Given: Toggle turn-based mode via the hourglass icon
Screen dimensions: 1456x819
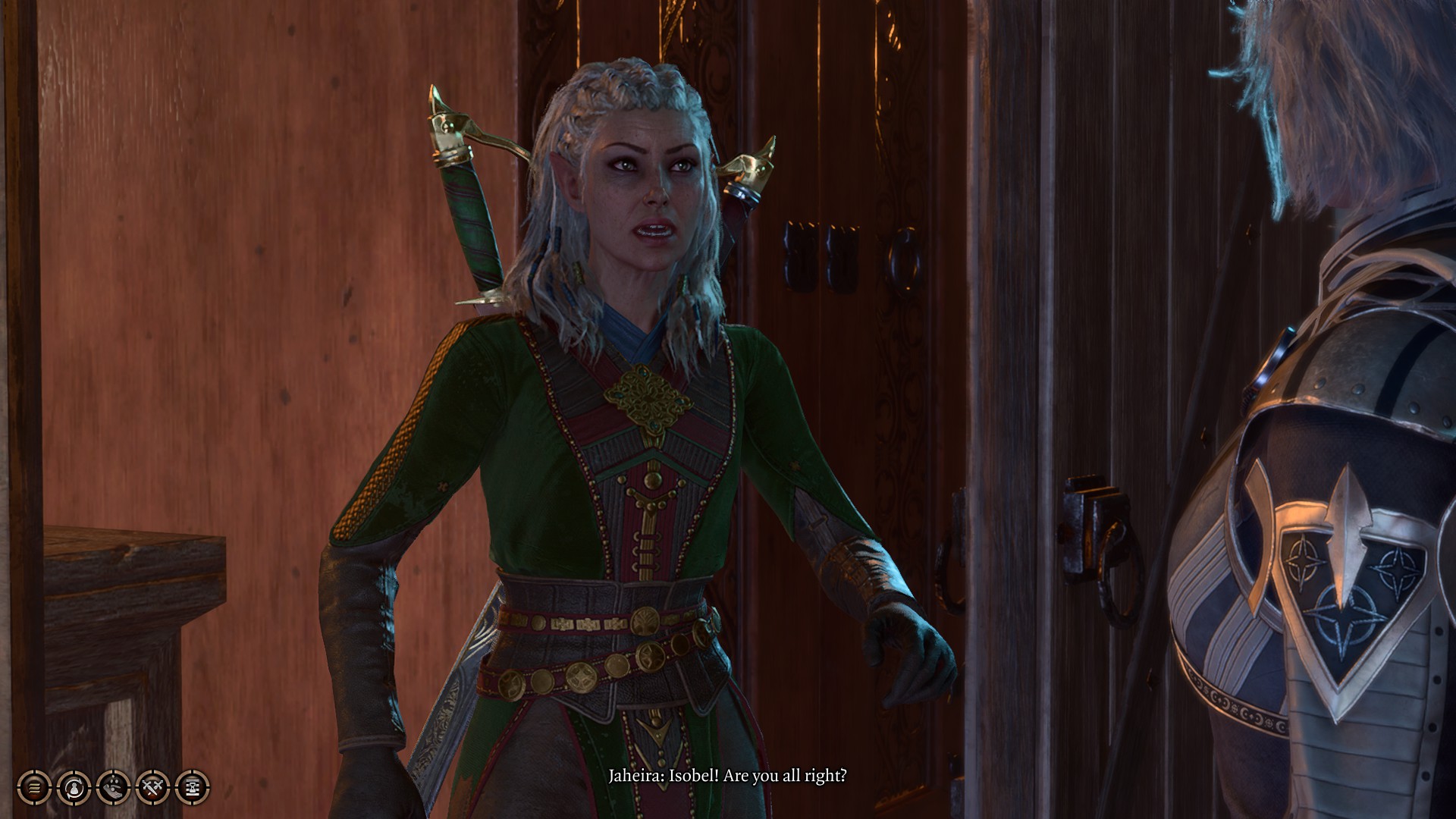Looking at the screenshot, I should [x=192, y=788].
